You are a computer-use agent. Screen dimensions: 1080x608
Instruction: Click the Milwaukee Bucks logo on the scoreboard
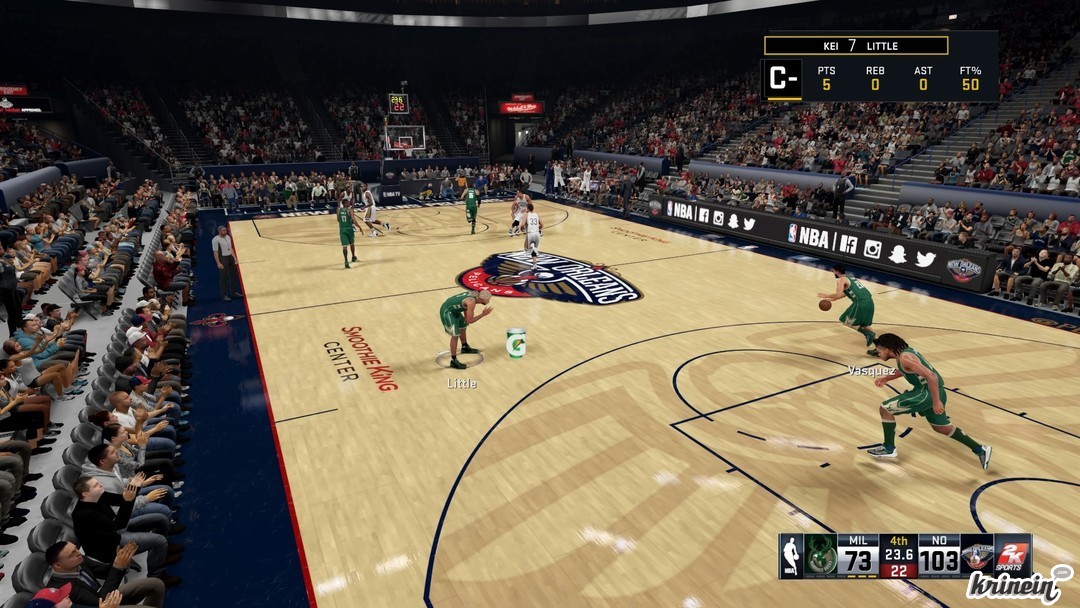tap(821, 555)
